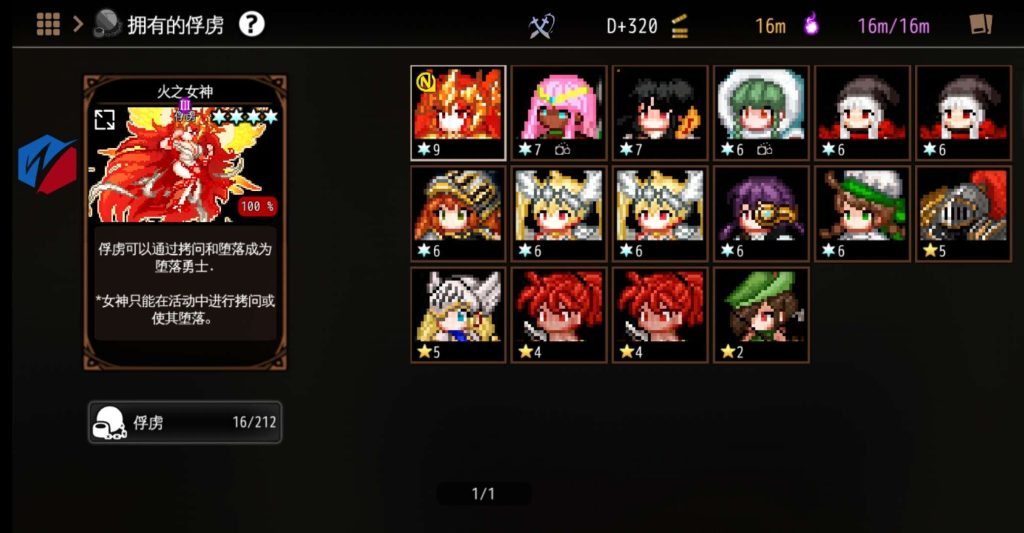Open the book icon in the top corner

tap(980, 25)
